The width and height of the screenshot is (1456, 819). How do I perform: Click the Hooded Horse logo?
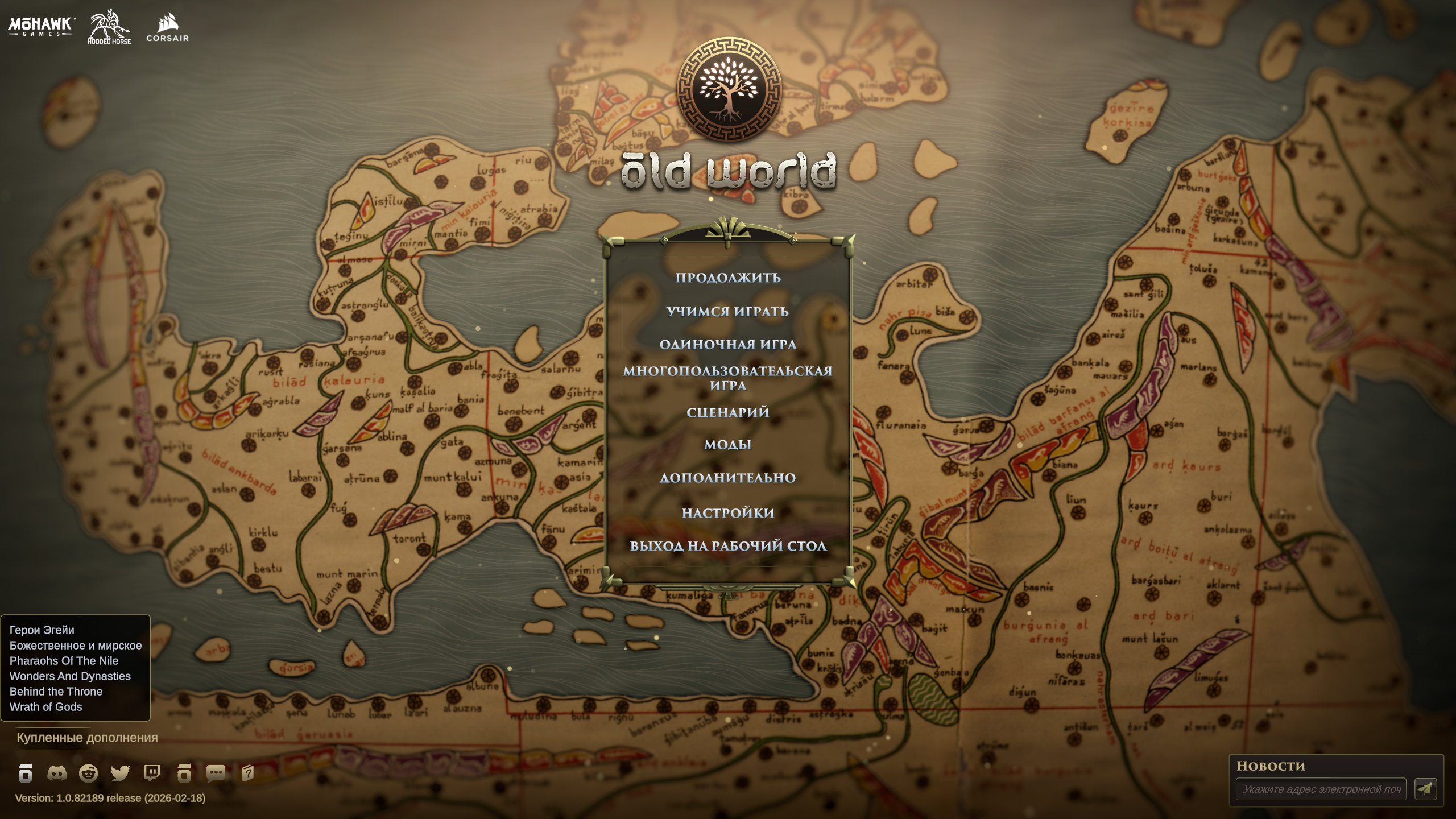[x=108, y=26]
